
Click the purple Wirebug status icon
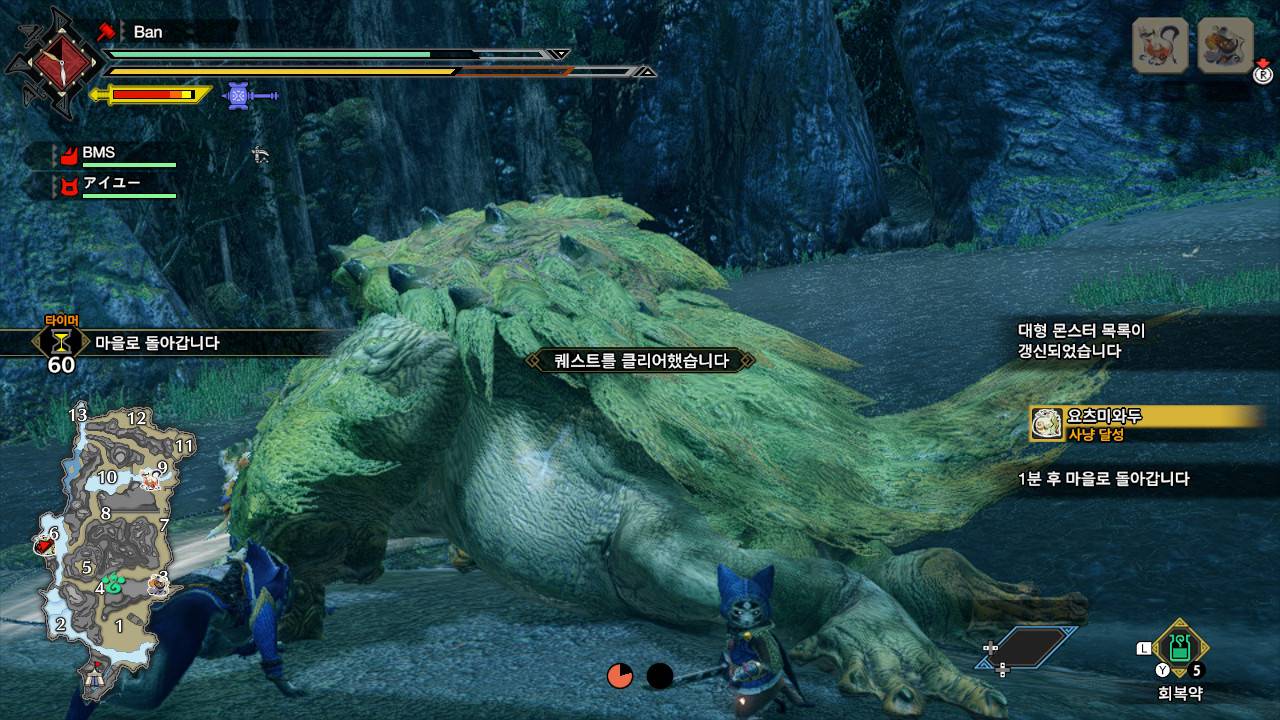pyautogui.click(x=238, y=95)
